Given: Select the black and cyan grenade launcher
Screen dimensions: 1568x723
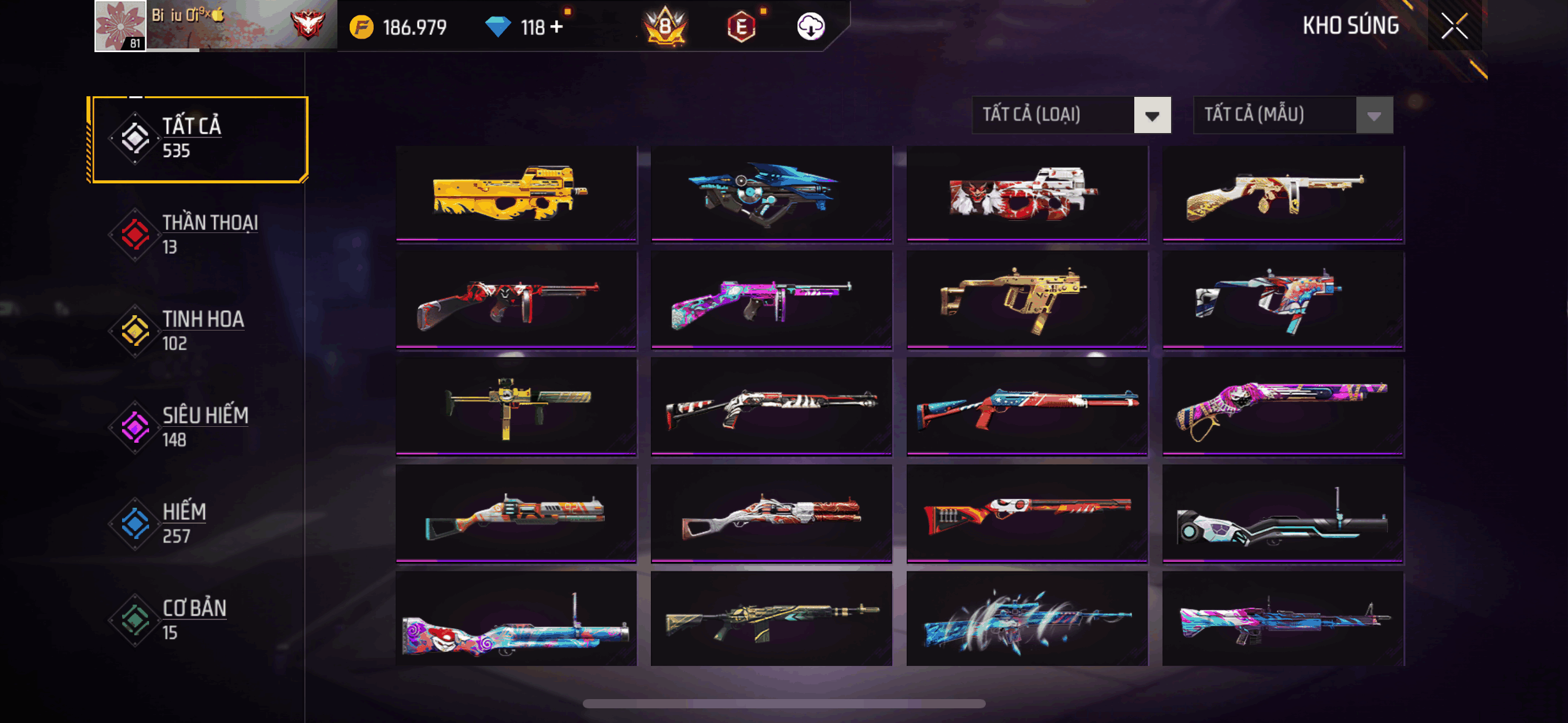Looking at the screenshot, I should pyautogui.click(x=1283, y=513).
